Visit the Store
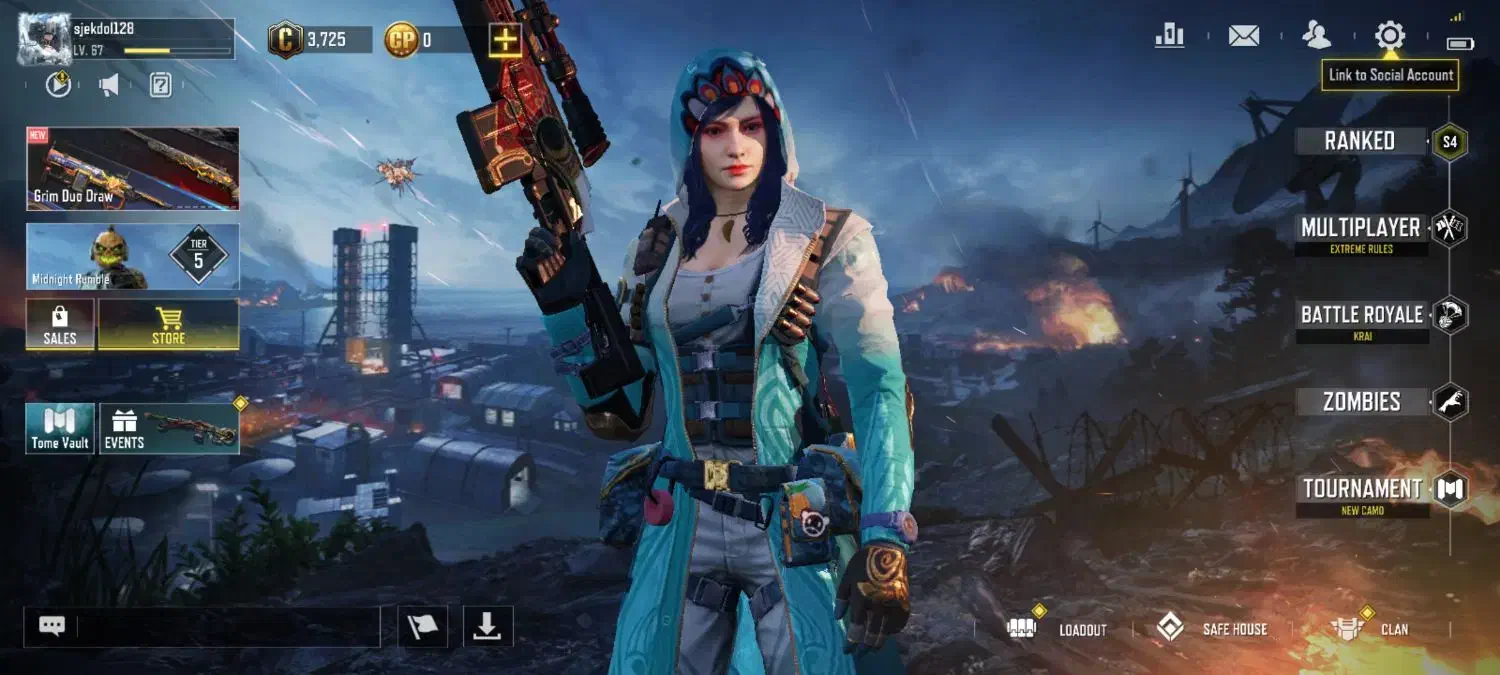The width and height of the screenshot is (1500, 675). point(168,325)
